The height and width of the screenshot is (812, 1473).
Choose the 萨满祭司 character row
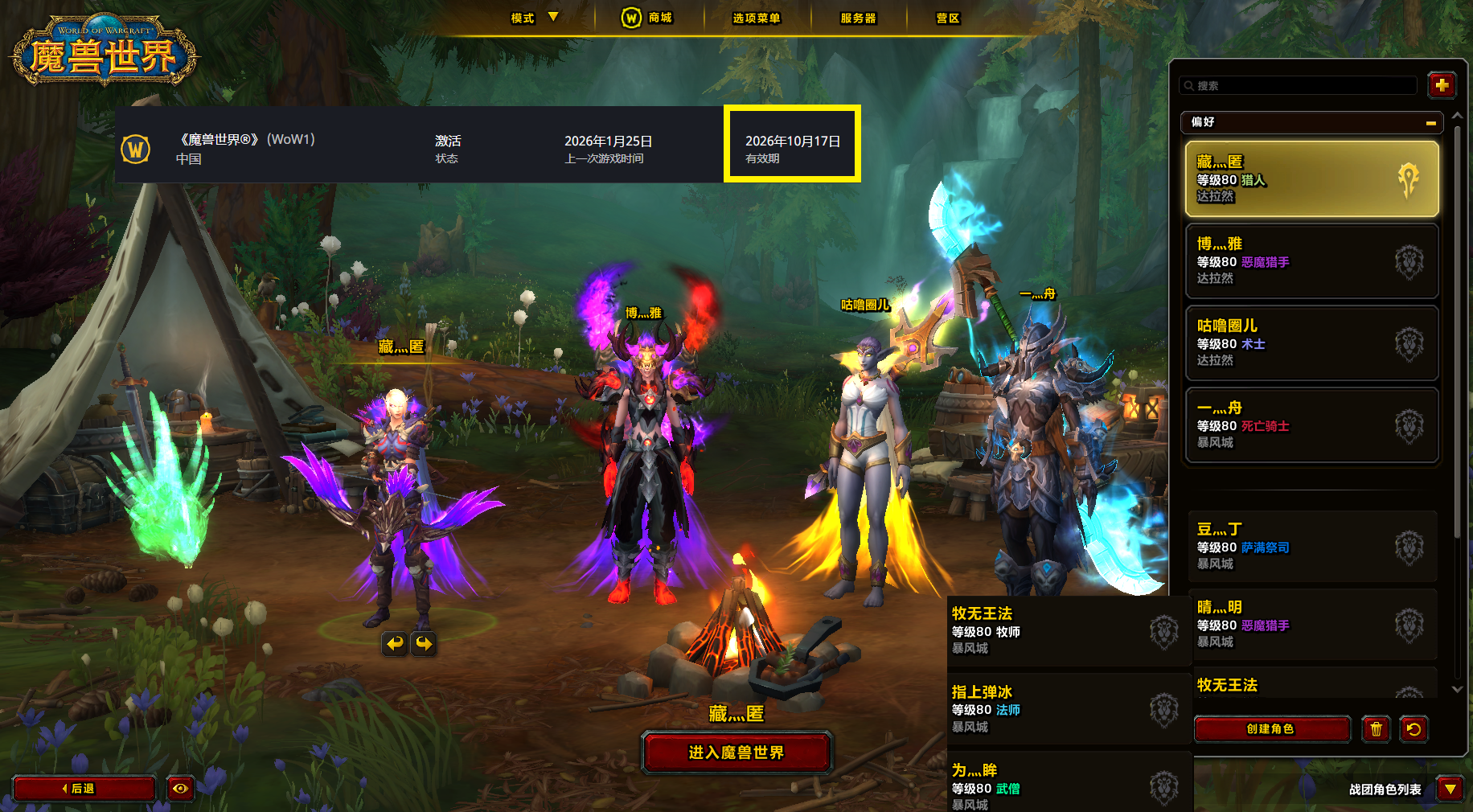click(x=1311, y=547)
